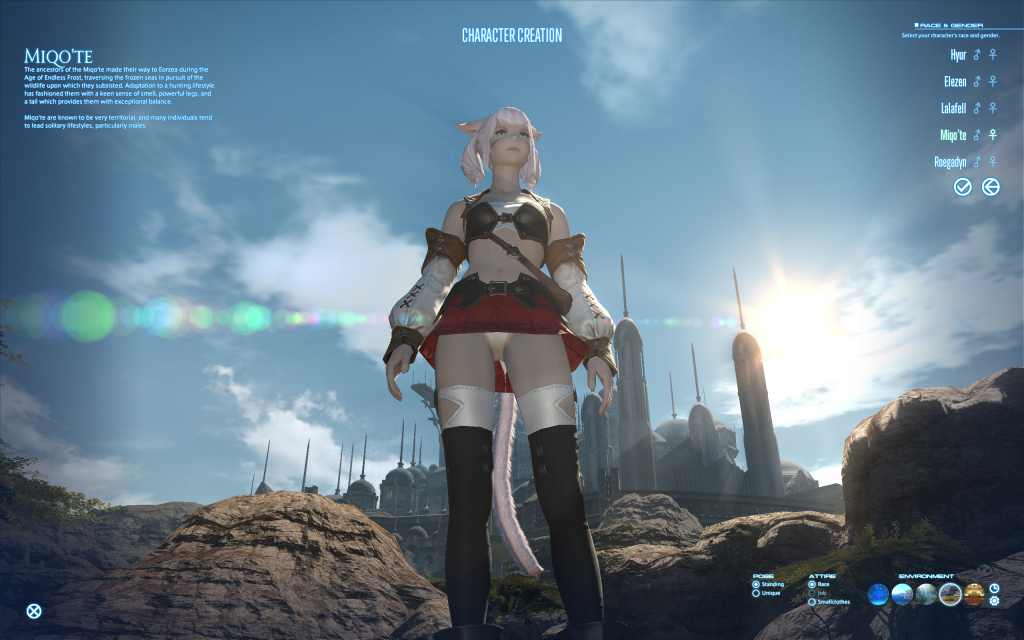Choose Race attire option
Viewport: 1024px width, 640px height.
[812, 584]
